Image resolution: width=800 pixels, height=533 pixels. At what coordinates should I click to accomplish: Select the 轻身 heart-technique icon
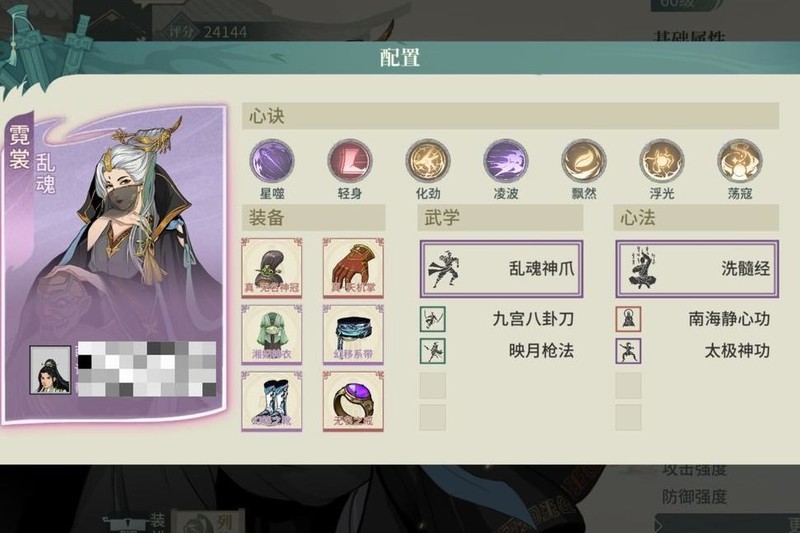tap(350, 160)
